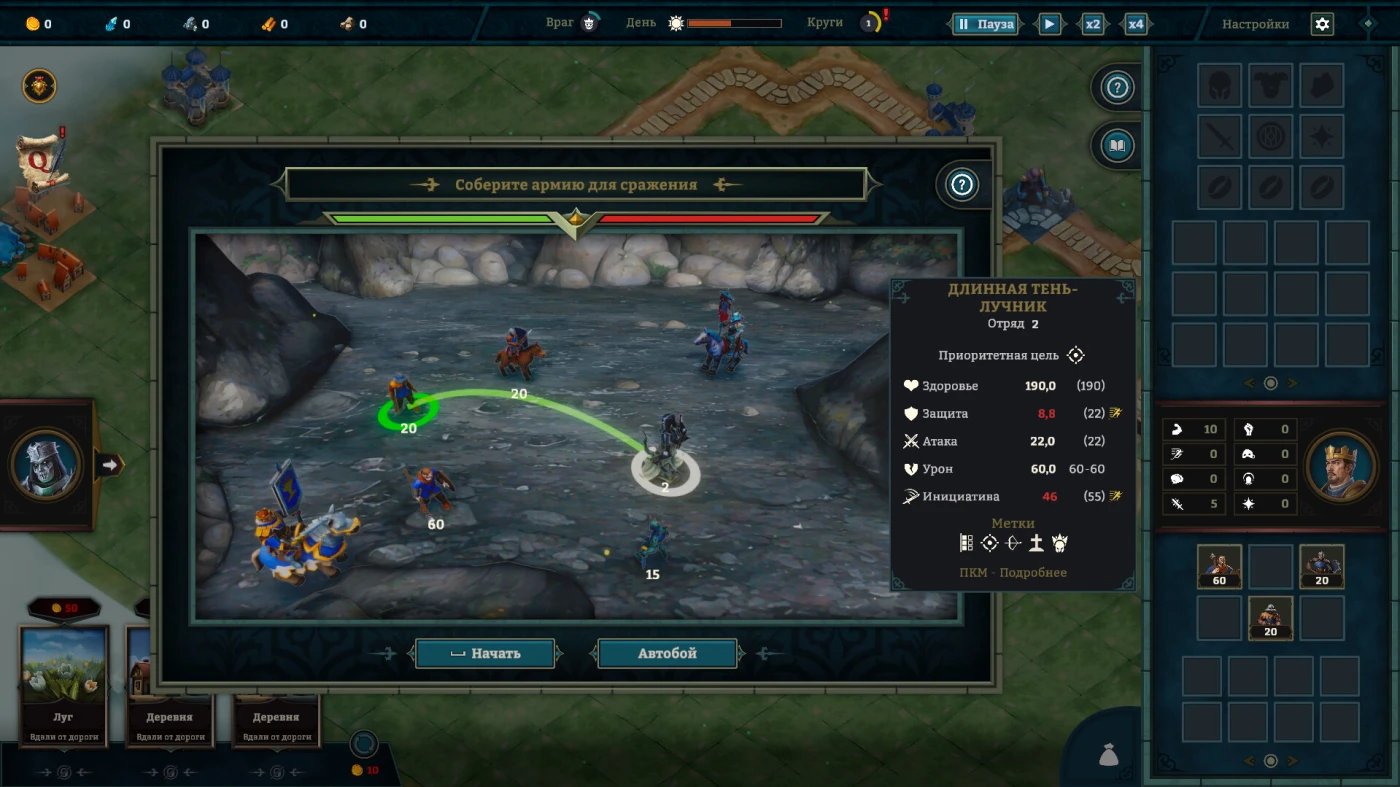Open Настройки gear settings
The width and height of the screenshot is (1400, 787).
point(1322,24)
